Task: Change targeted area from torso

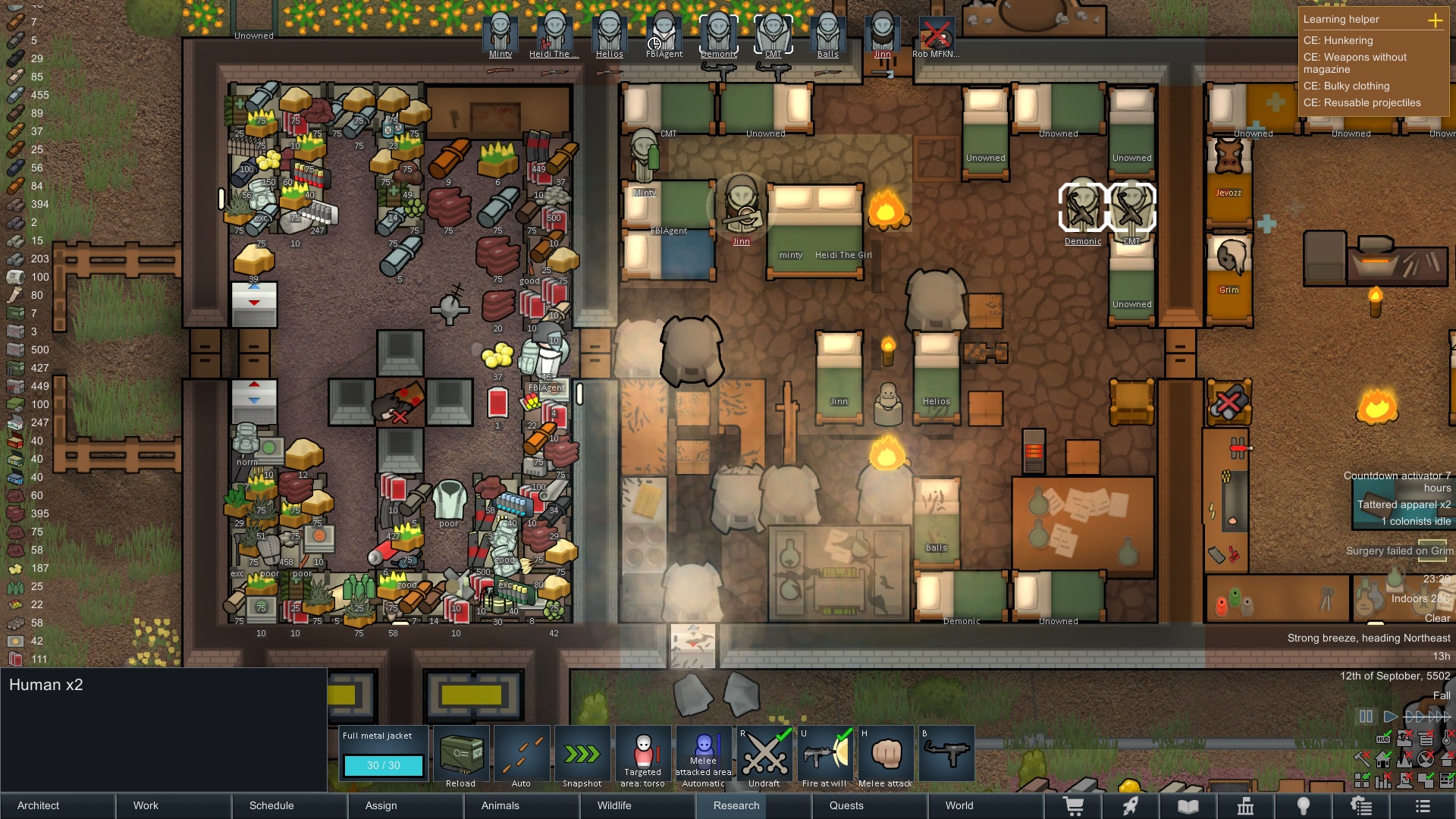Action: point(643,755)
